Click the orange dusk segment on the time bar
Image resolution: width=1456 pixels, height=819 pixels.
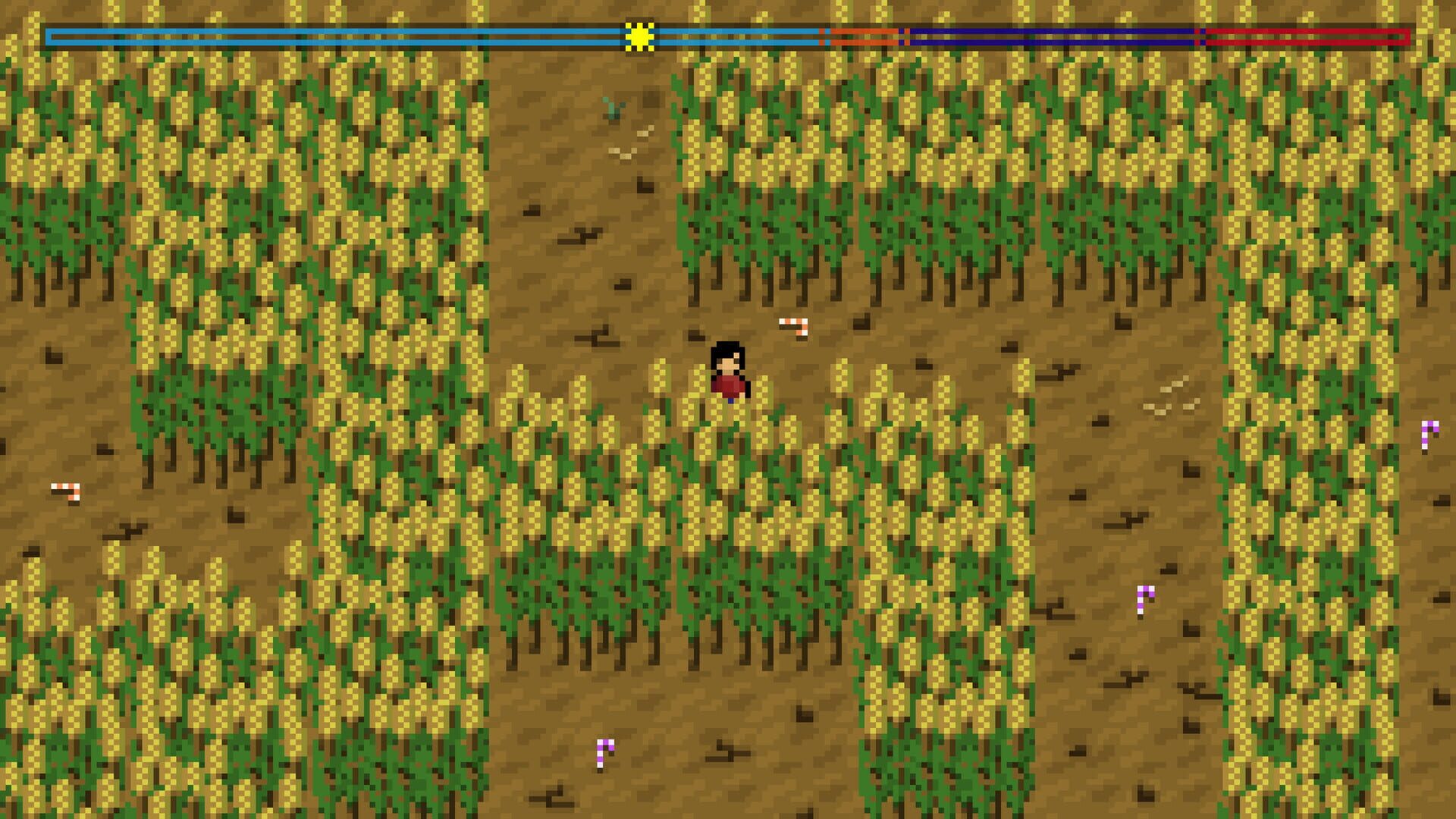pos(864,34)
